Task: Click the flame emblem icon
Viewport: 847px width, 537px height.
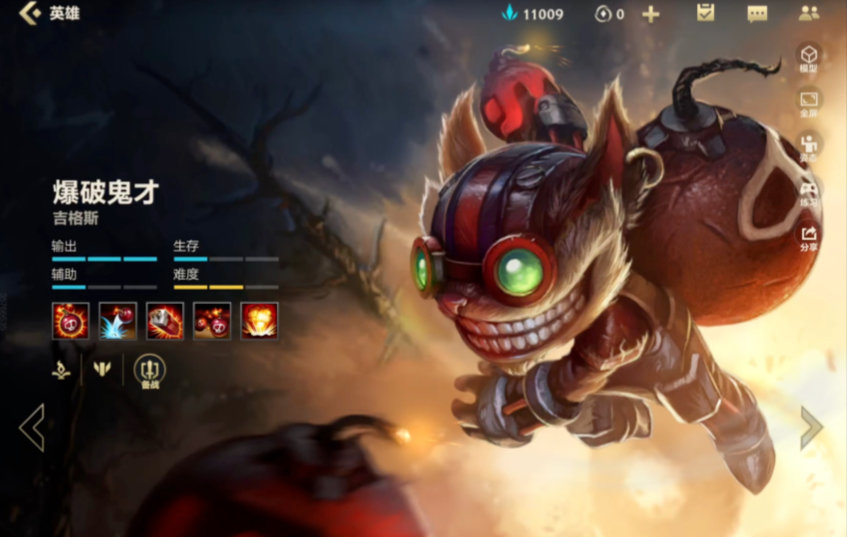Action: (x=62, y=369)
